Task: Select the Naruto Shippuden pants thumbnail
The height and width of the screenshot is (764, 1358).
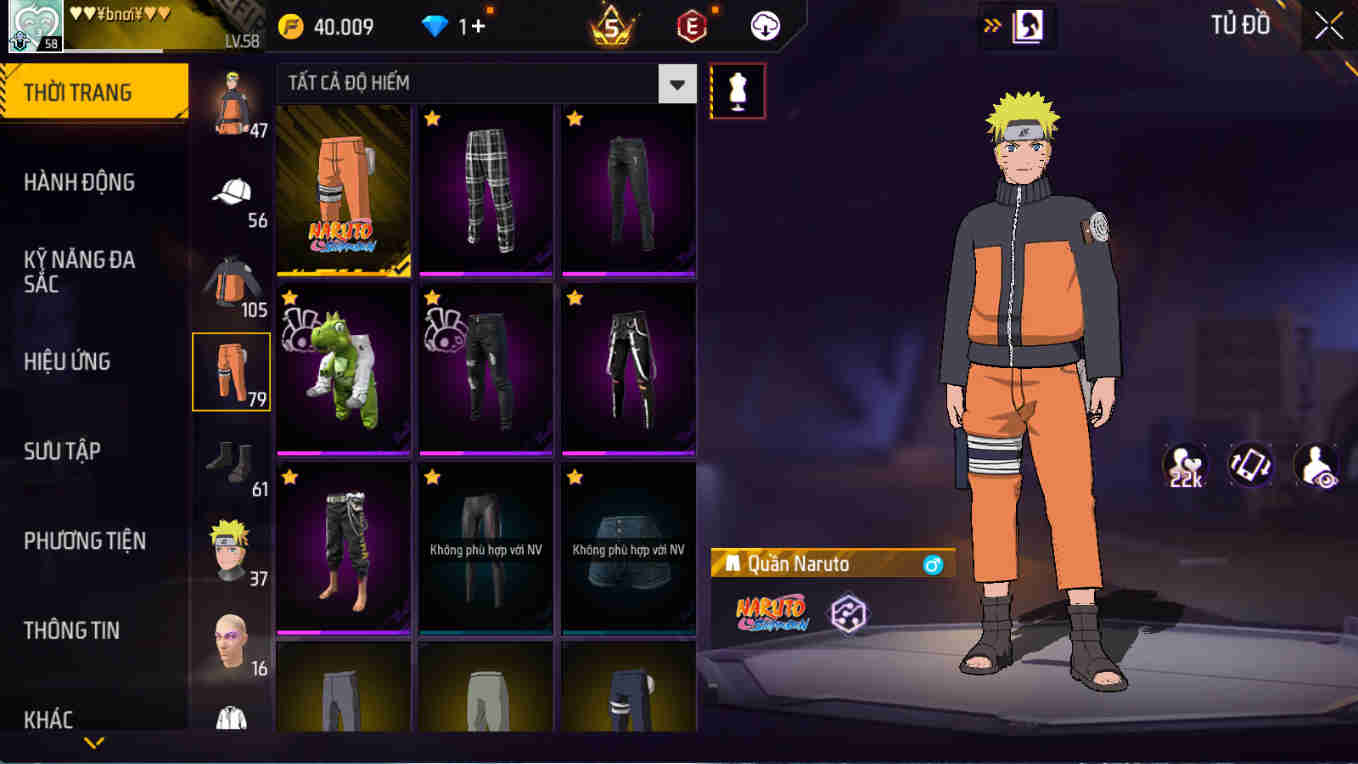Action: 343,190
